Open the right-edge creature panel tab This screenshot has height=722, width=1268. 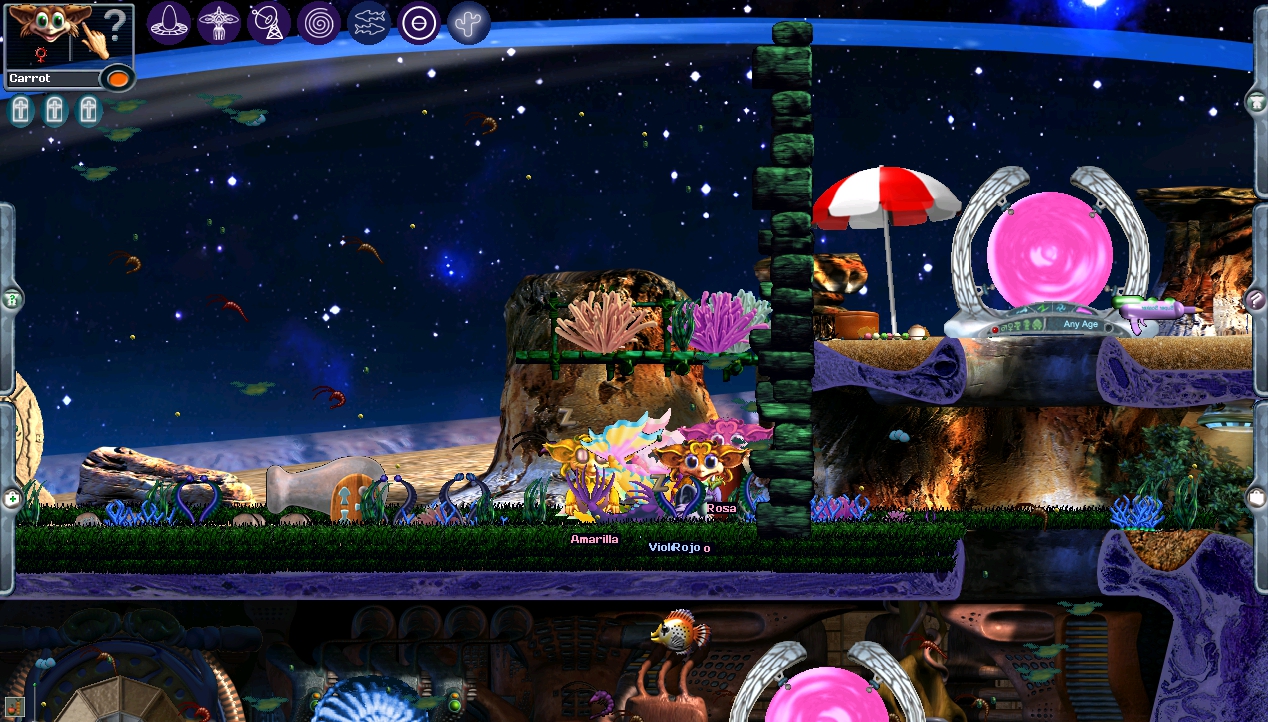point(1257,102)
